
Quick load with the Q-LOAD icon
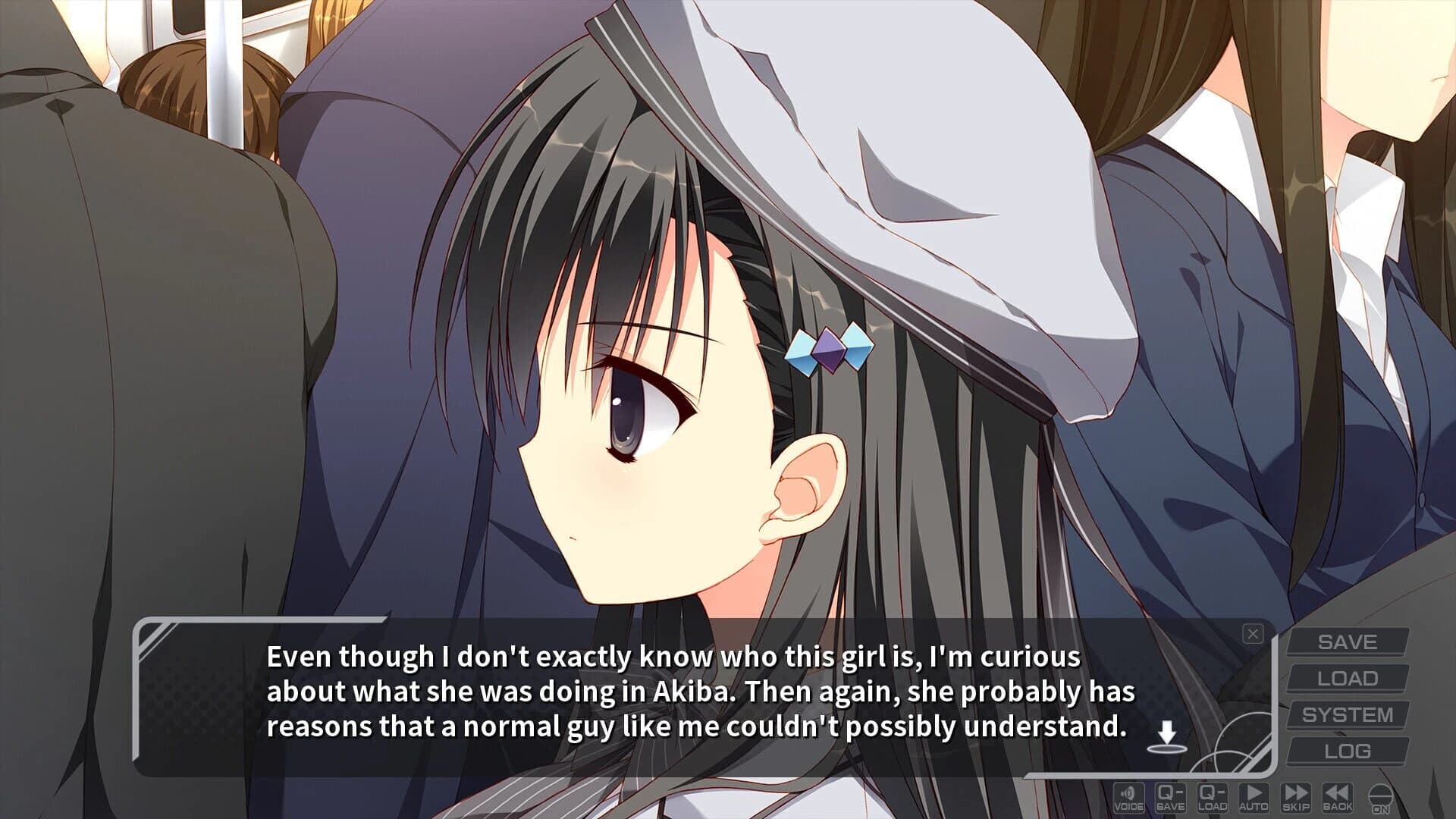[x=1213, y=798]
